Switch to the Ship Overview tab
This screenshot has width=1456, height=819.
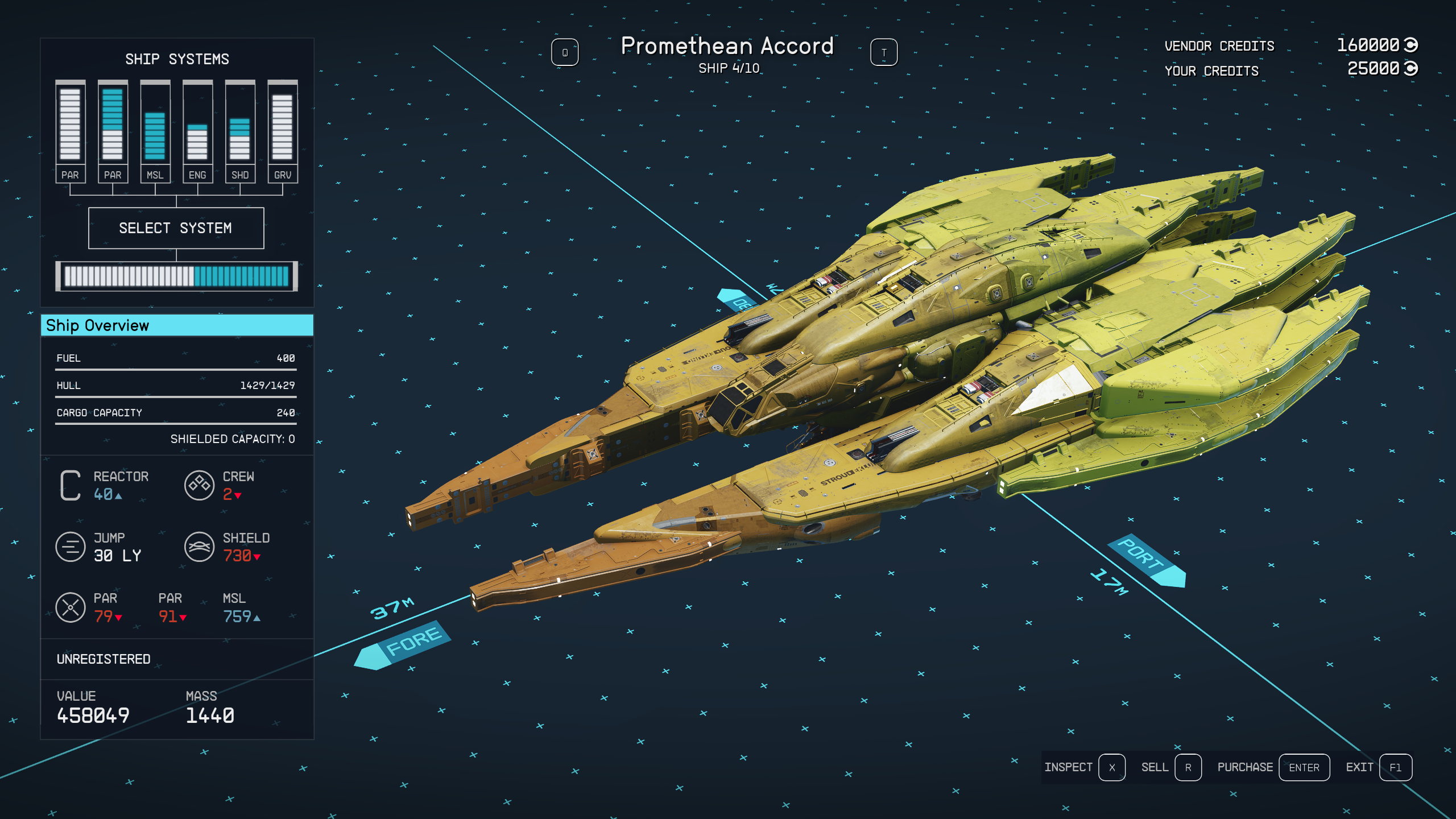pyautogui.click(x=176, y=325)
